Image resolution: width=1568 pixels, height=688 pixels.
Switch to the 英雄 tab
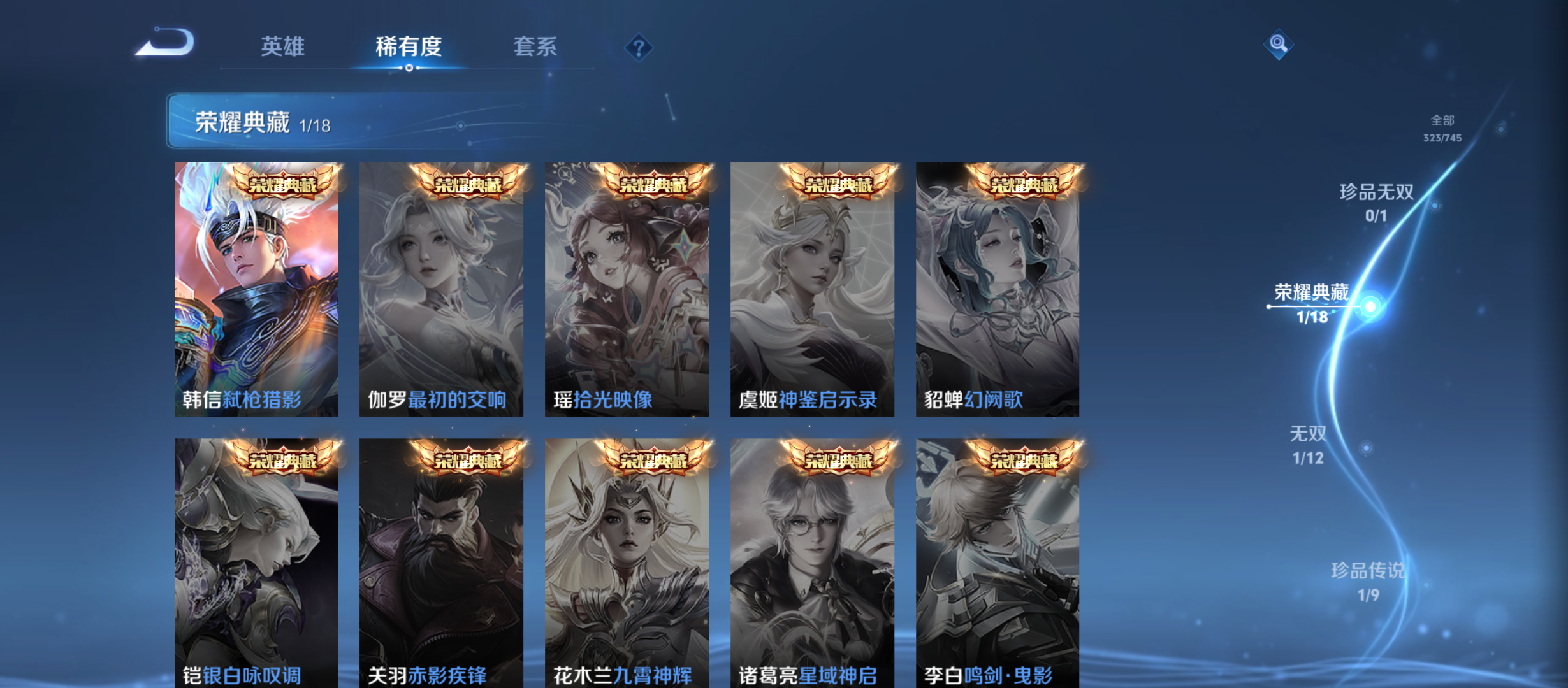(283, 46)
